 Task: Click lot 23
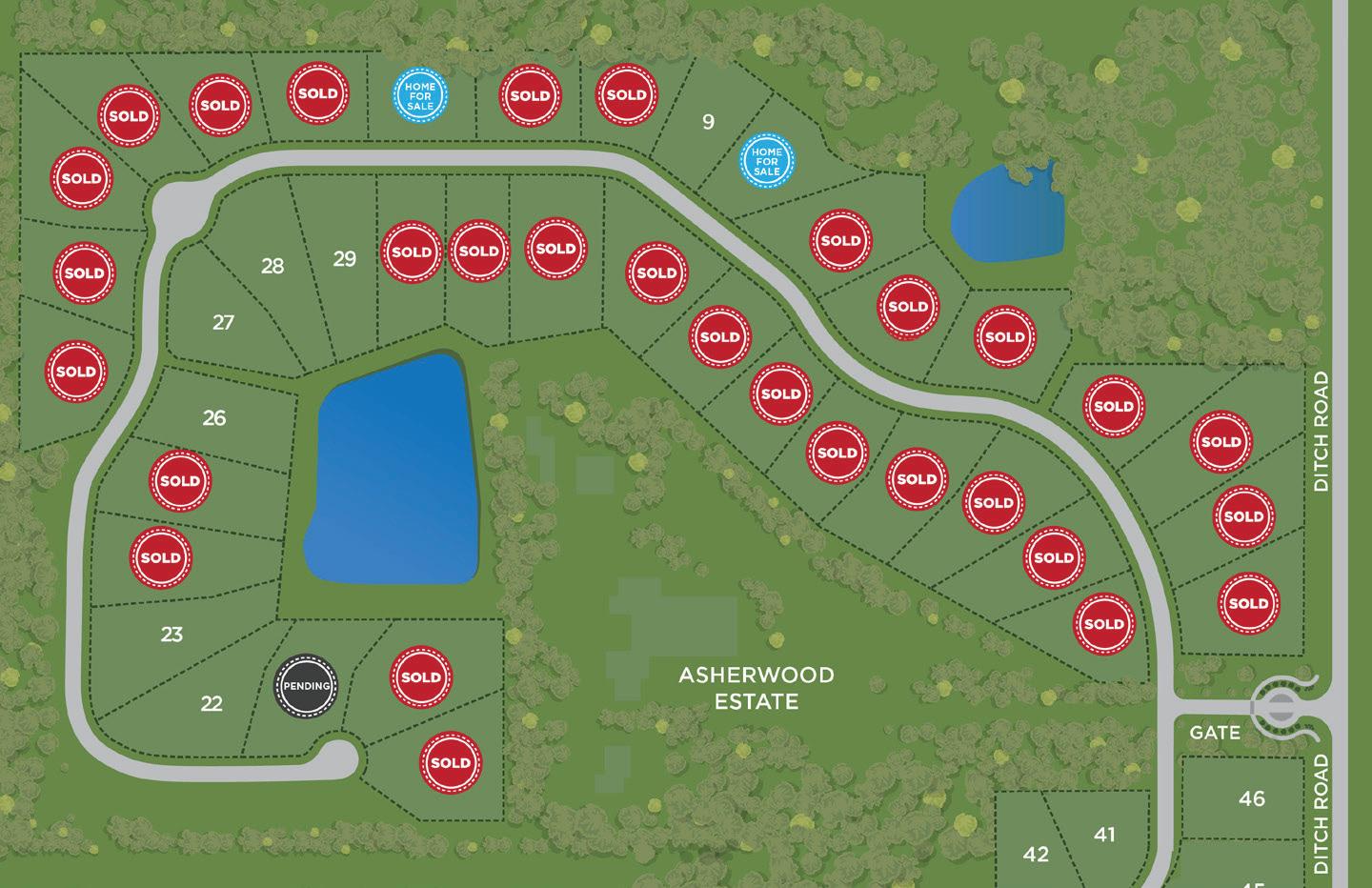point(171,635)
